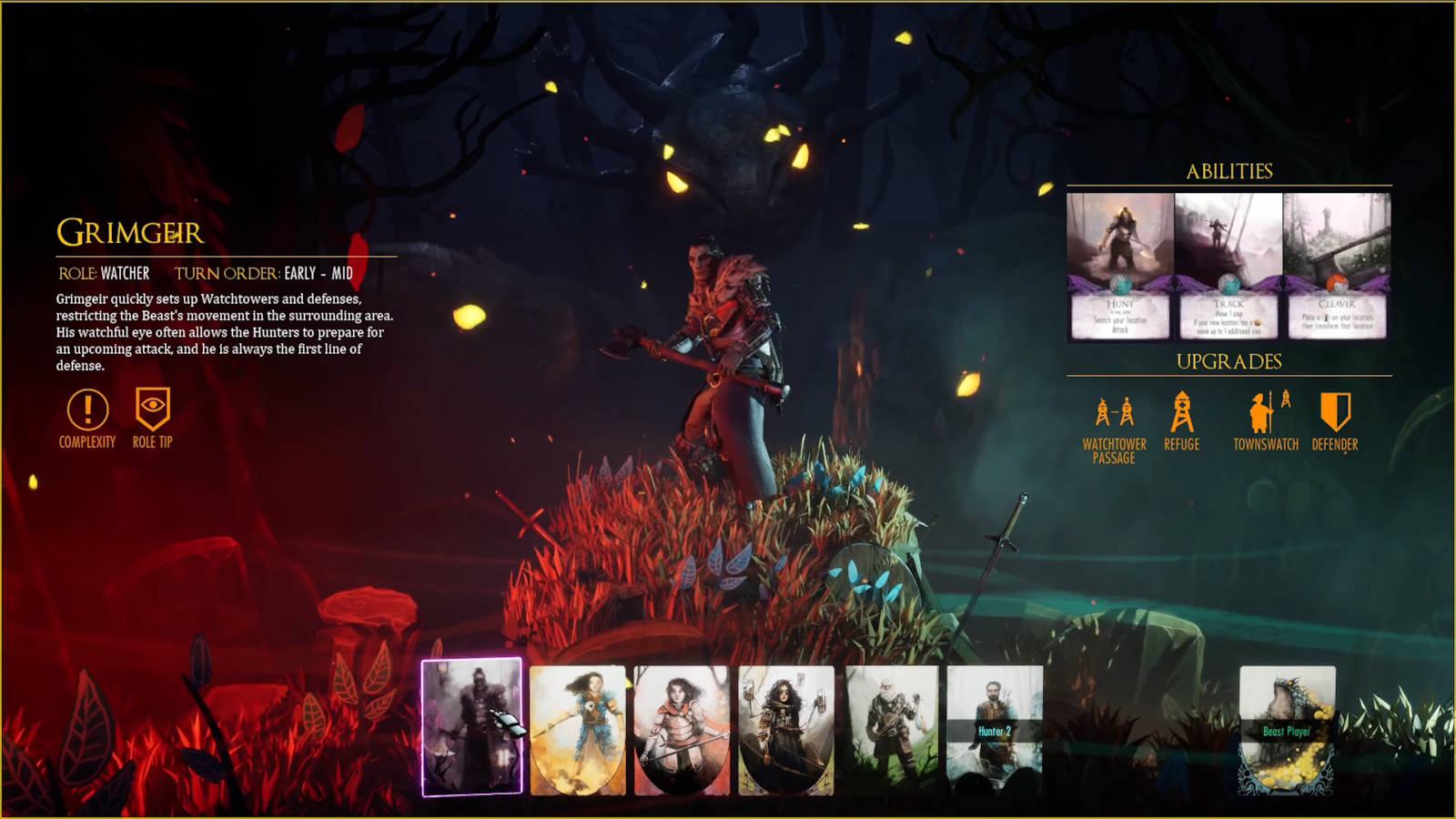Choose the white-bearded old hunter card
The height and width of the screenshot is (819, 1456).
click(x=891, y=726)
